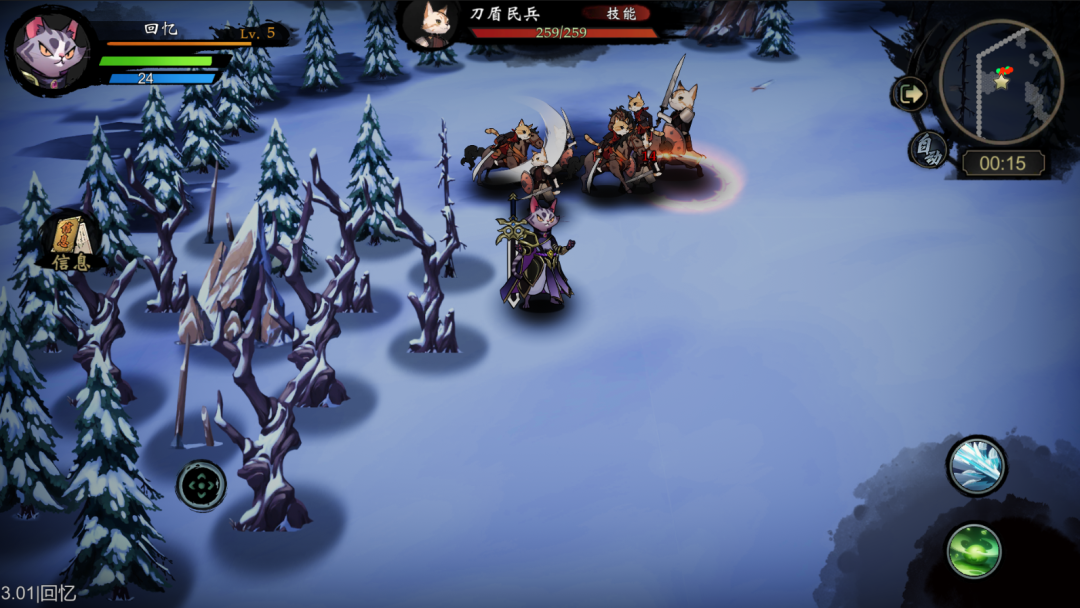Image resolution: width=1080 pixels, height=608 pixels.
Task: Activate the green swirl skill
Action: (974, 550)
